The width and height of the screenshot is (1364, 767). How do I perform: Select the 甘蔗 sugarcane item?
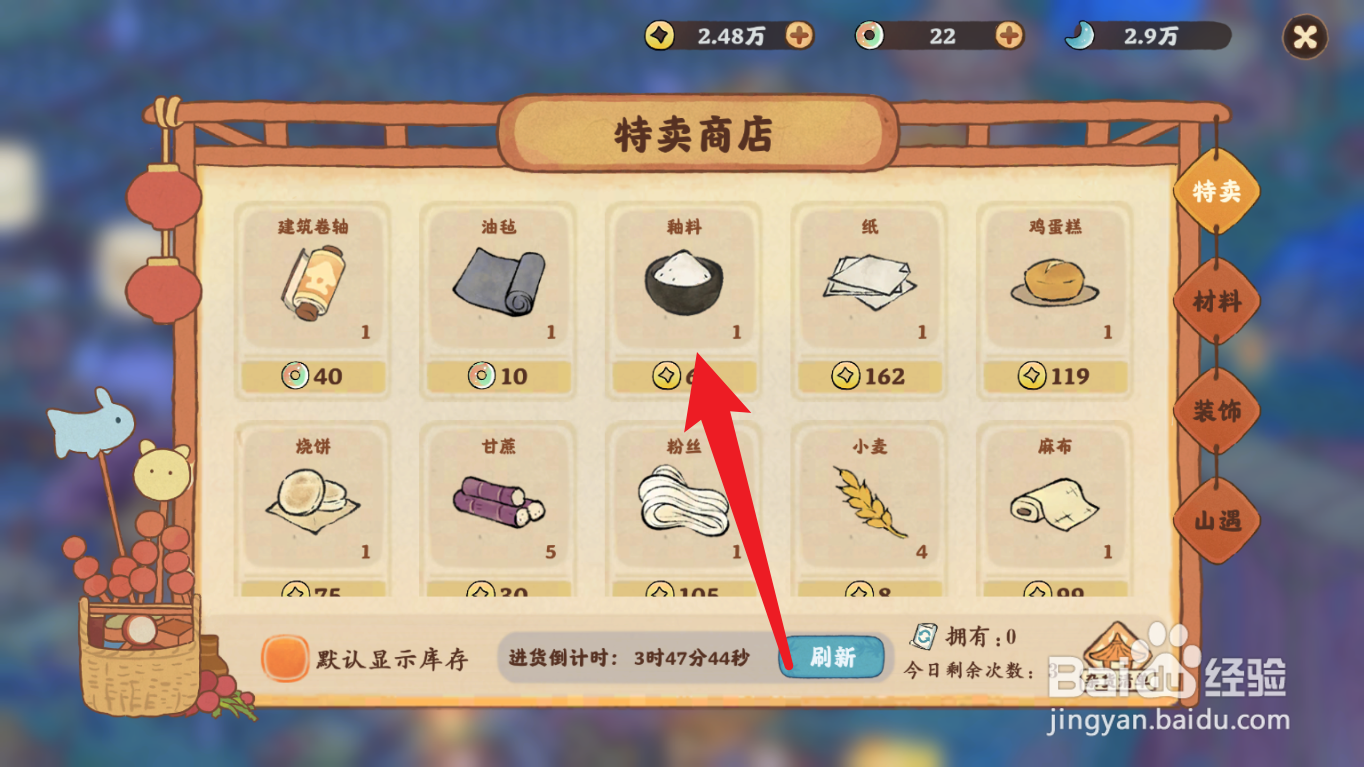(498, 500)
